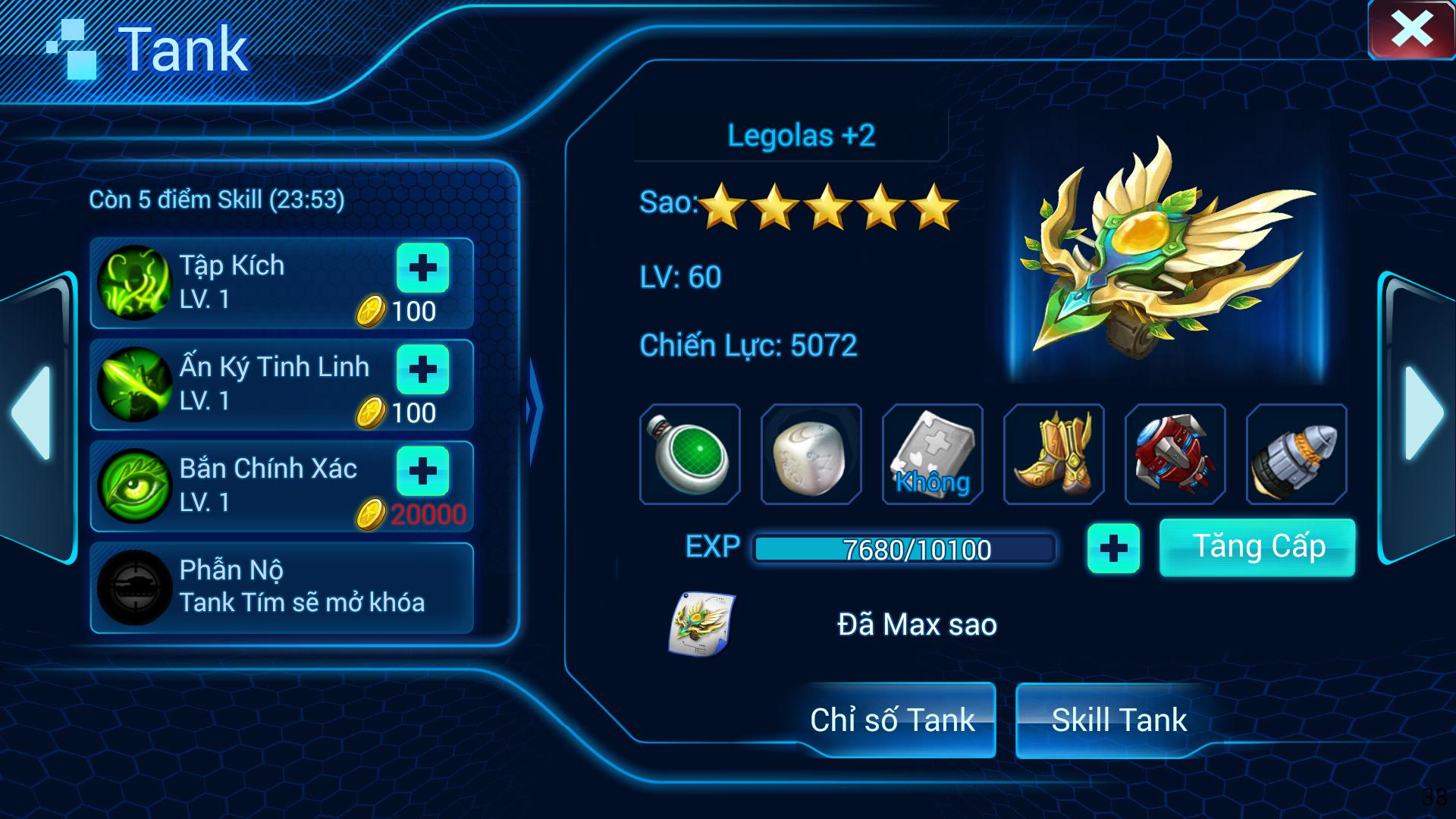
Task: Close the Tank screen
Action: [1411, 31]
